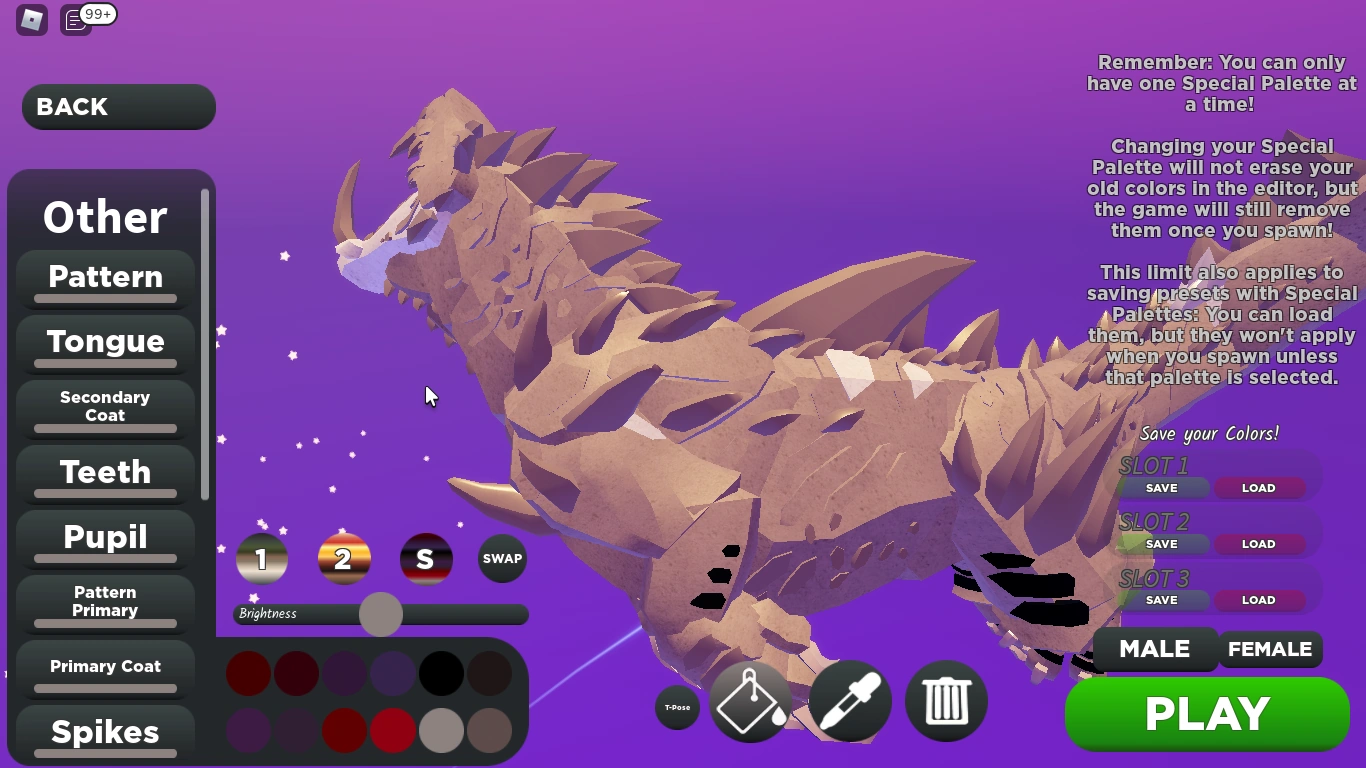Select the Secondary Coat category
The height and width of the screenshot is (768, 1366).
105,405
